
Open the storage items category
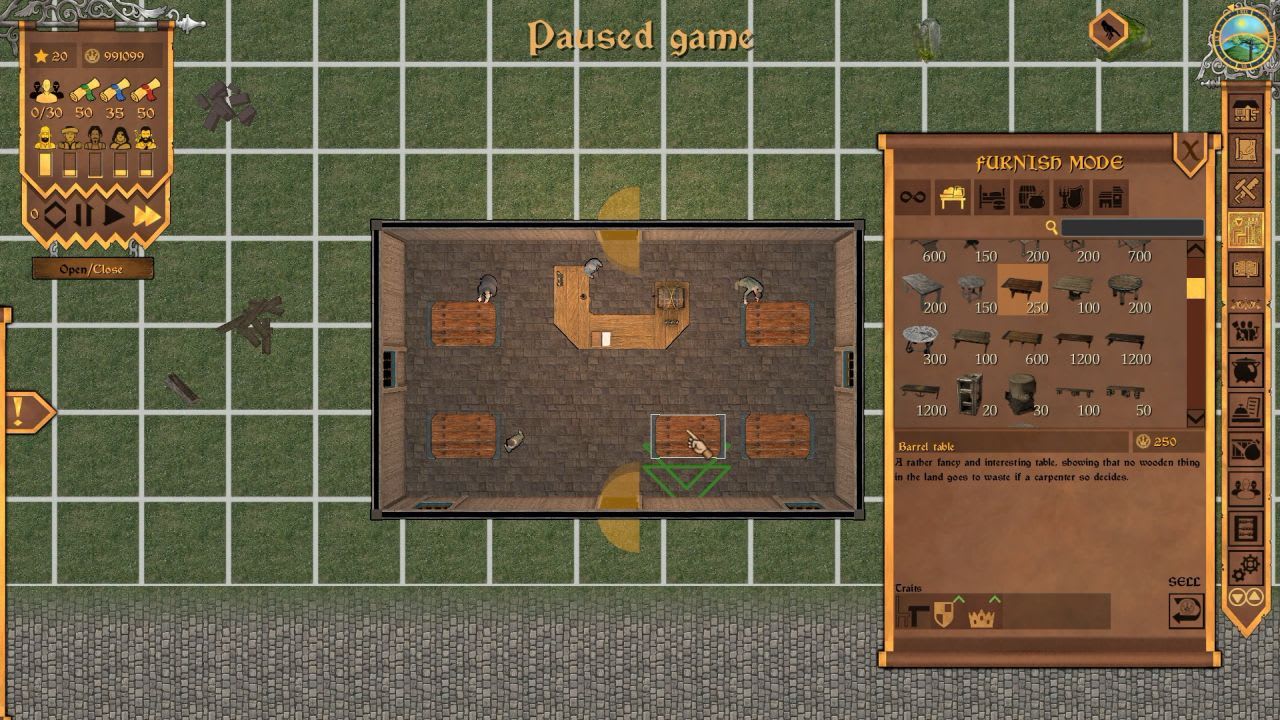pos(1025,197)
